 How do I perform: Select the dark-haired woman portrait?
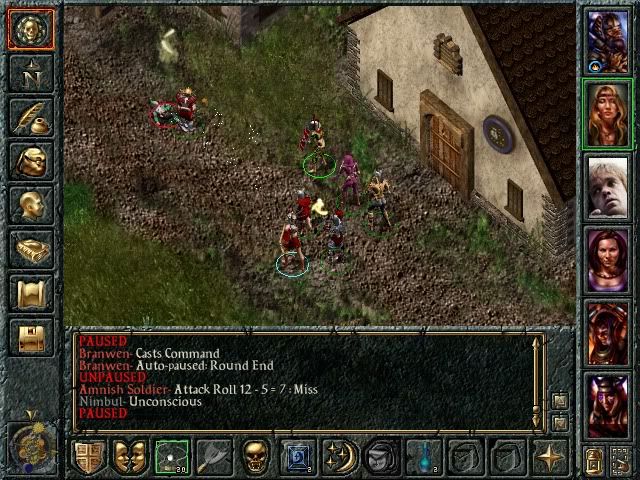pos(609,260)
